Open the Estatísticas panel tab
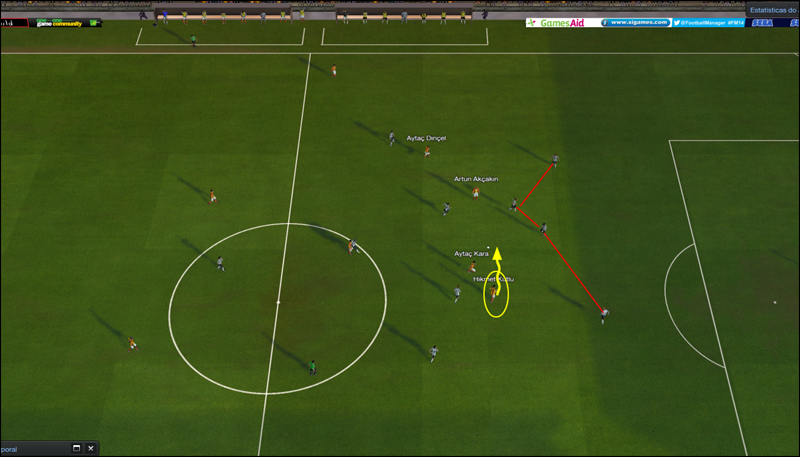The image size is (800, 457). [x=772, y=9]
